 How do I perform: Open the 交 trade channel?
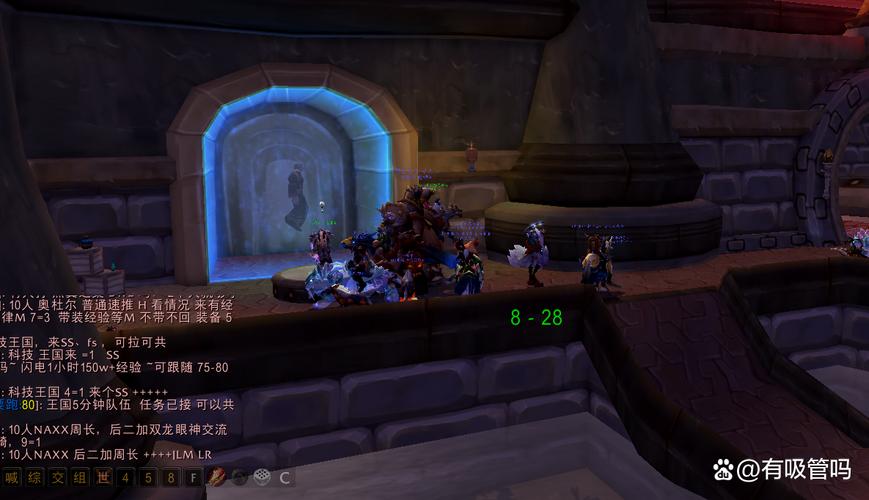pos(57,478)
